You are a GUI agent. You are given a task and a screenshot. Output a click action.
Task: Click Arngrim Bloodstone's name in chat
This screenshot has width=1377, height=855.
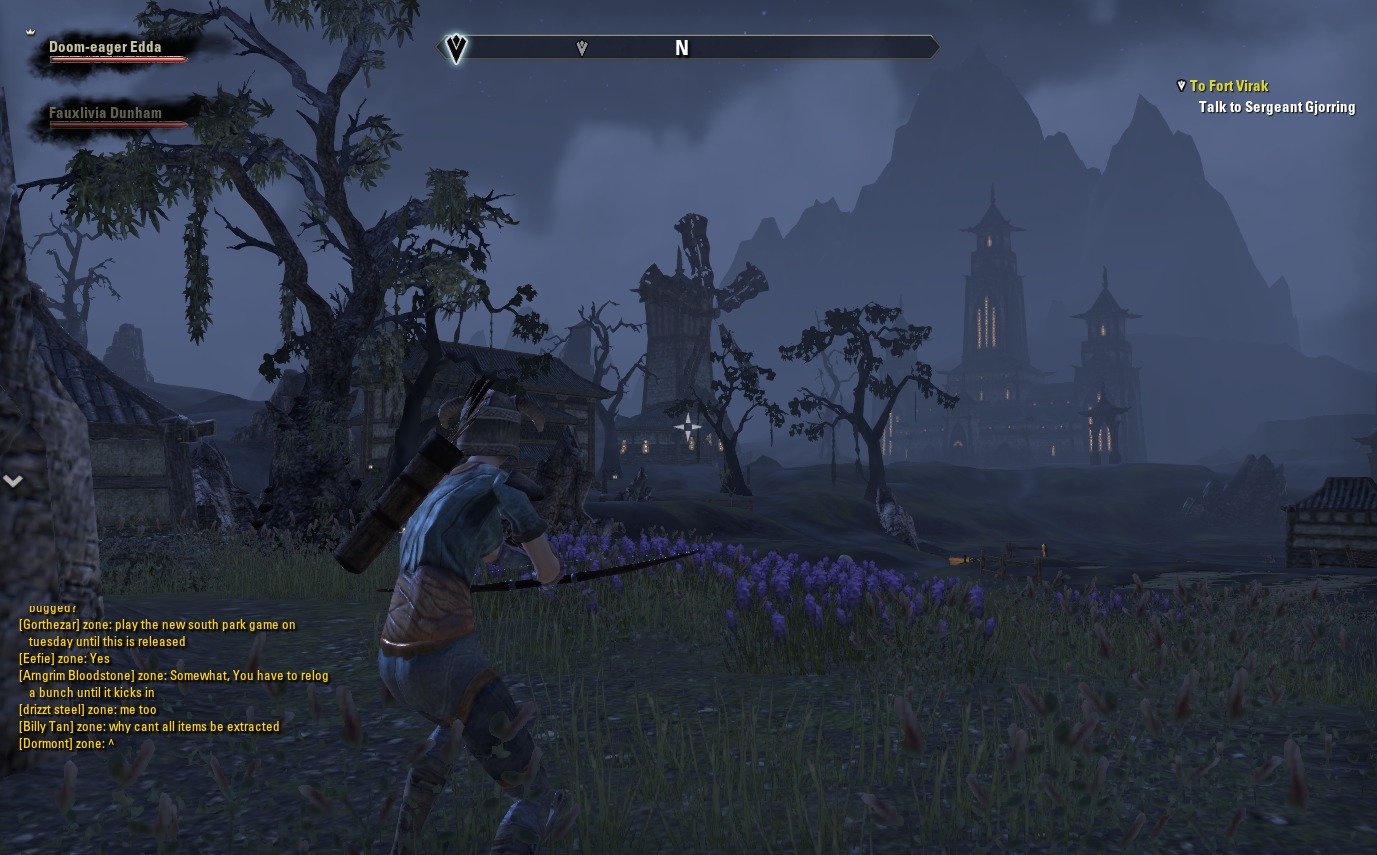point(76,676)
